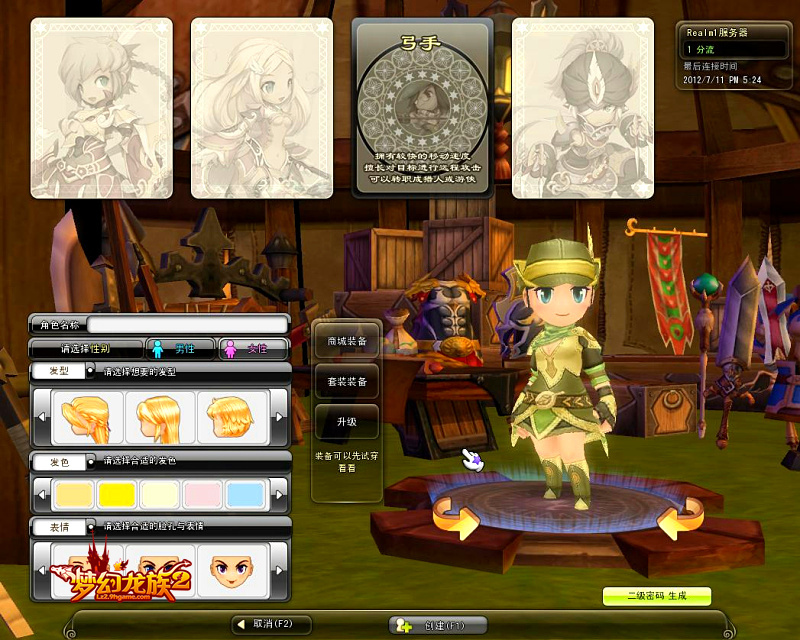Pick the long straight hairstyle
The width and height of the screenshot is (800, 640).
point(160,417)
